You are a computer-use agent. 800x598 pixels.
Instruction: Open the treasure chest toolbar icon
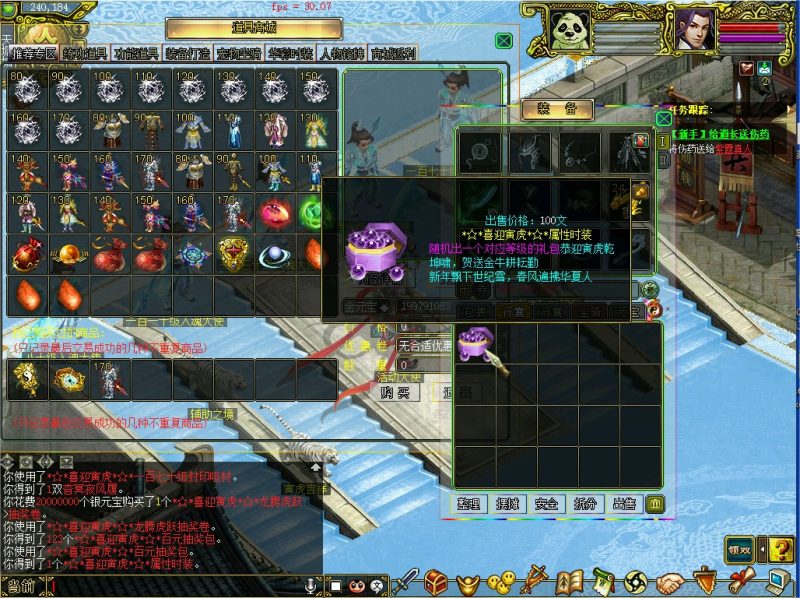(435, 580)
